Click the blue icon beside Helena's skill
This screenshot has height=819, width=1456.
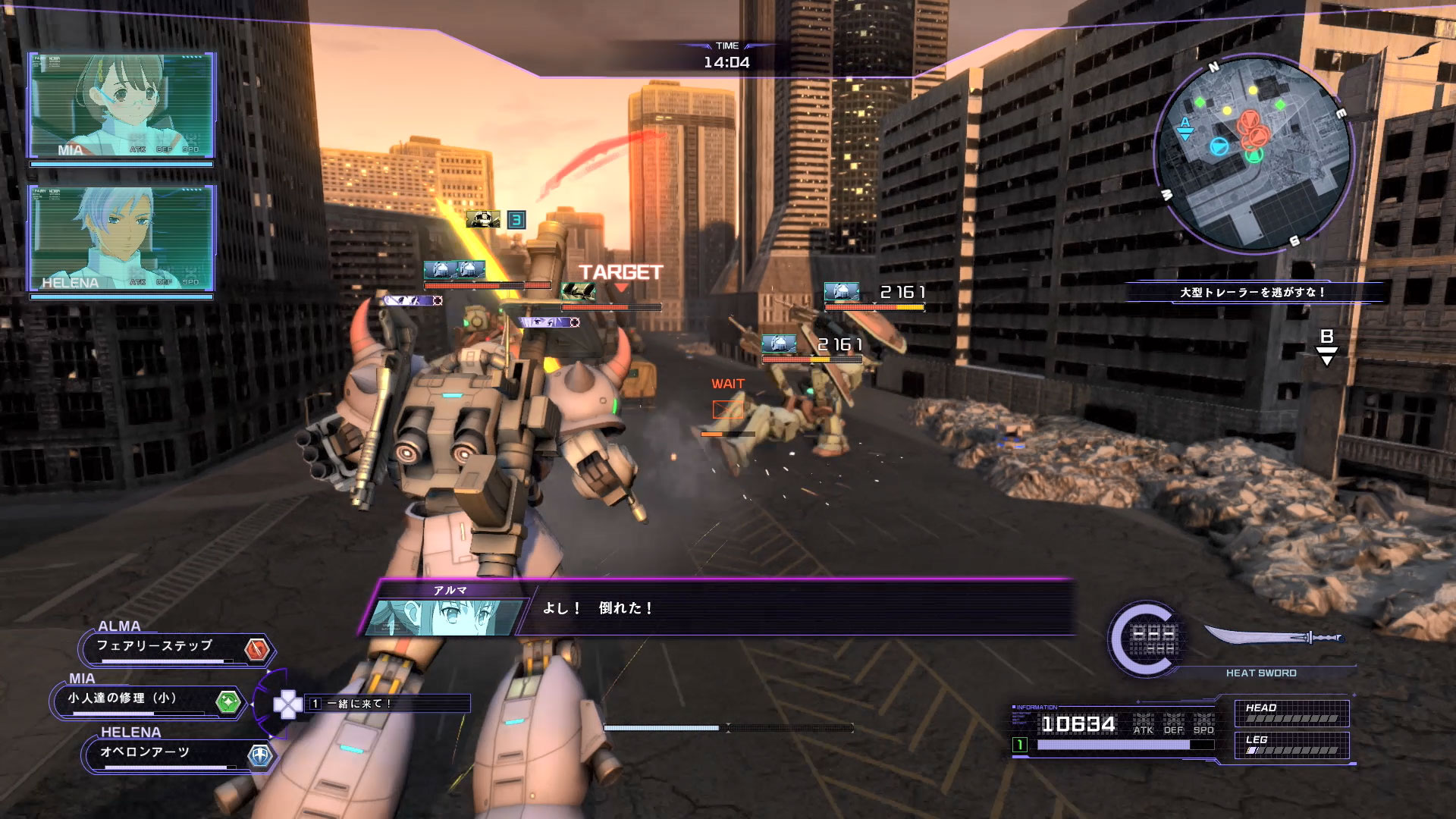point(260,755)
